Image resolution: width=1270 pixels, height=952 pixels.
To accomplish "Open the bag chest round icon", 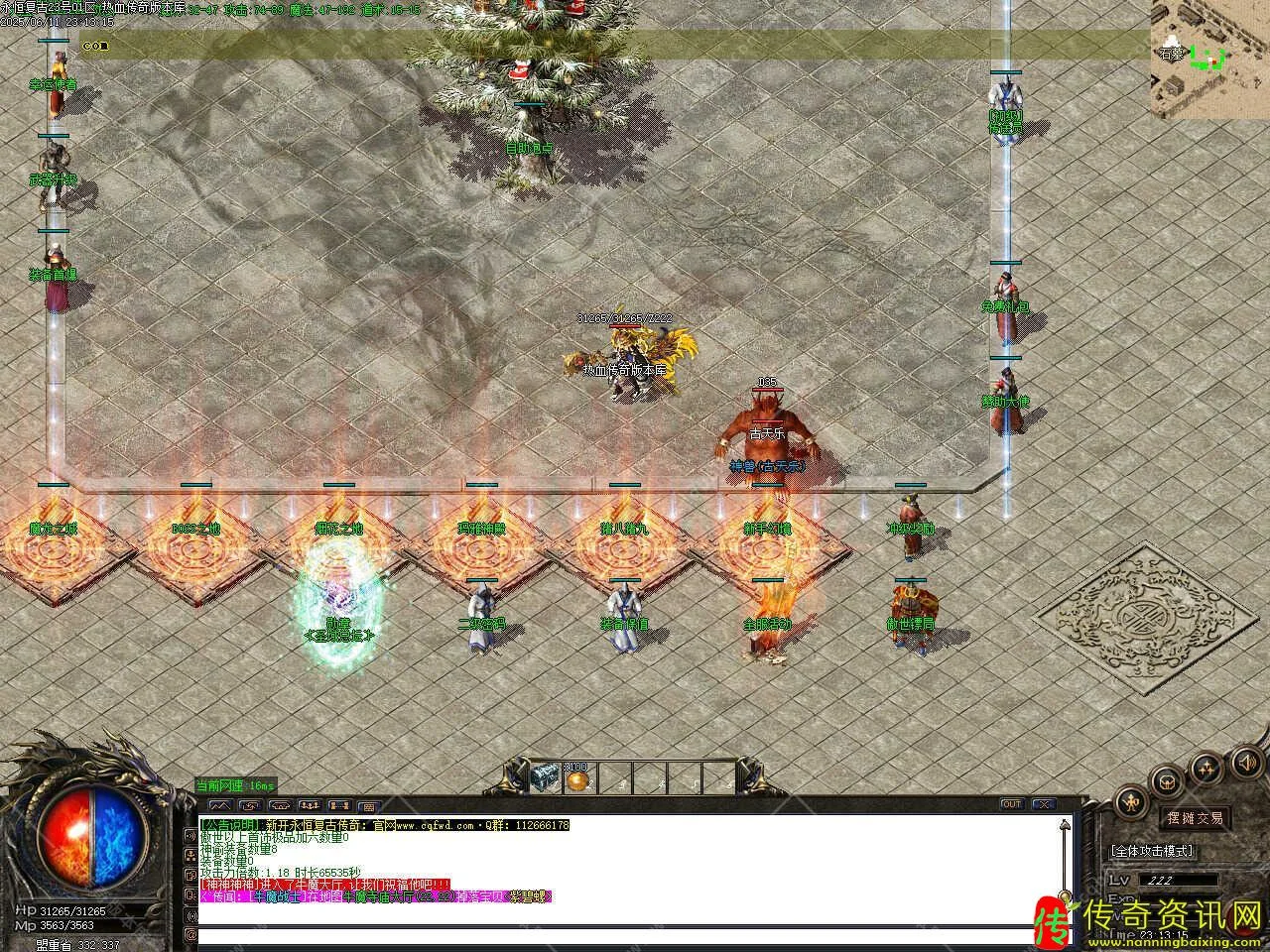I will point(1168,780).
